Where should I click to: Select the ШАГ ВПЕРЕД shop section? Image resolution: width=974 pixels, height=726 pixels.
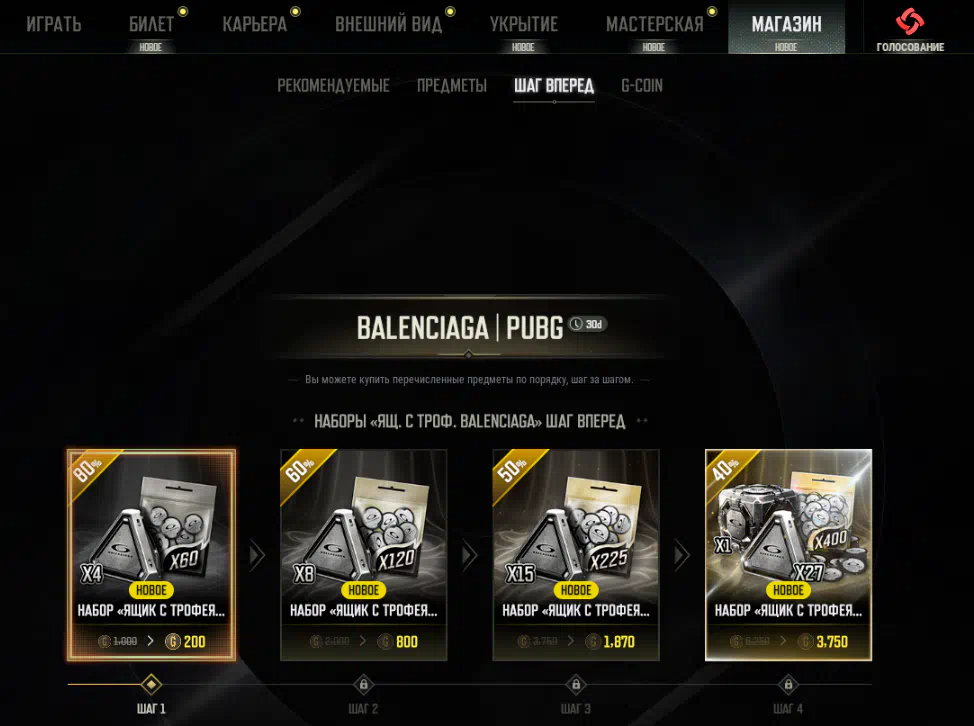click(x=554, y=86)
